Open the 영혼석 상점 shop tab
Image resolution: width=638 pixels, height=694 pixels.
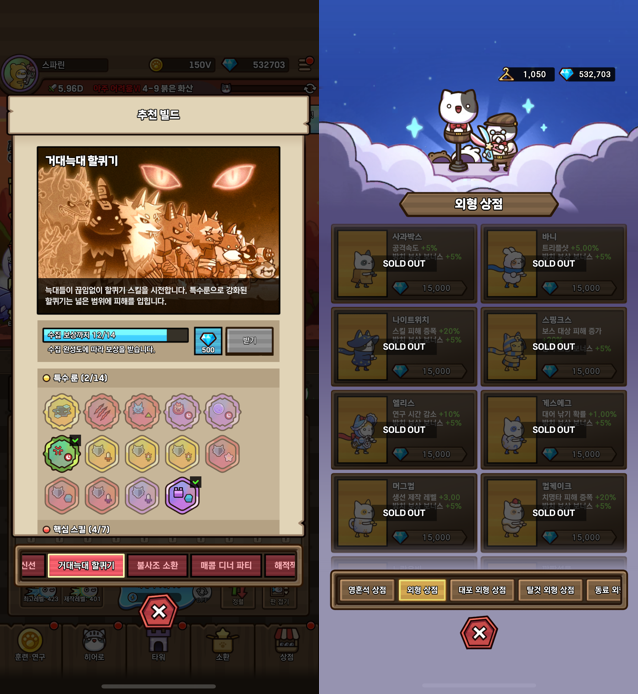click(367, 590)
